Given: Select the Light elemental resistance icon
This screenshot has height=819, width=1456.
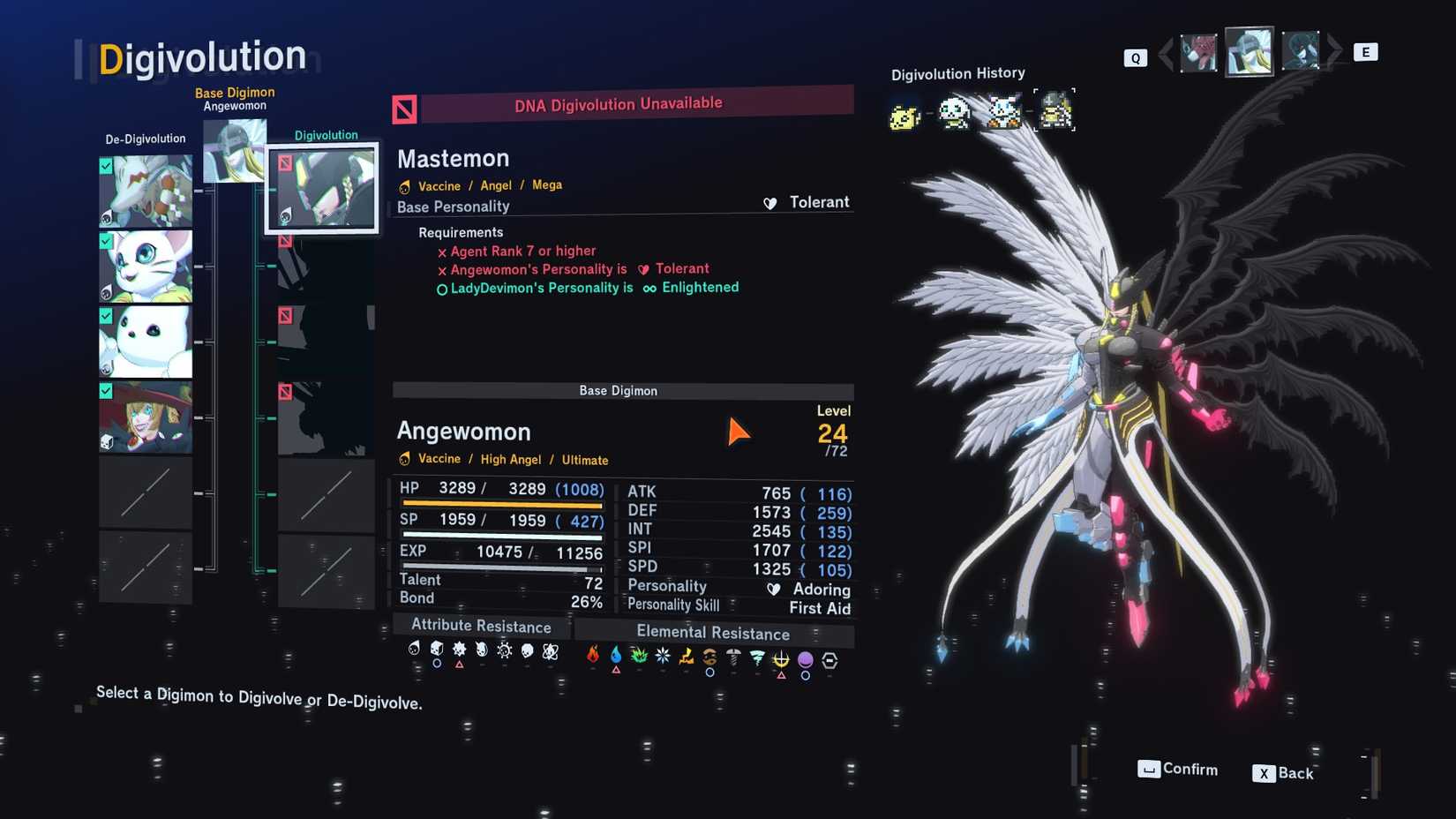Looking at the screenshot, I should [781, 657].
